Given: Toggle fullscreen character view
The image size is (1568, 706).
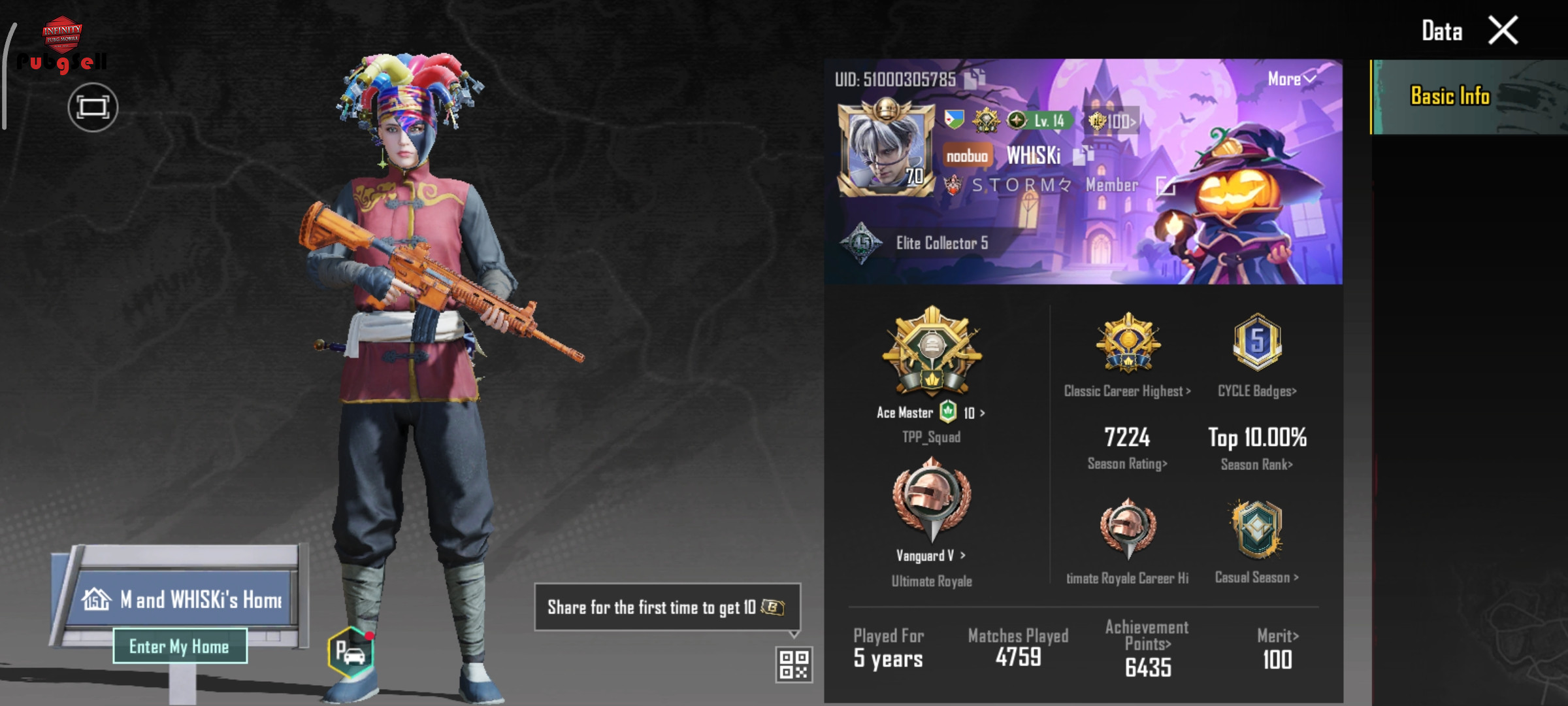Looking at the screenshot, I should pos(93,107).
